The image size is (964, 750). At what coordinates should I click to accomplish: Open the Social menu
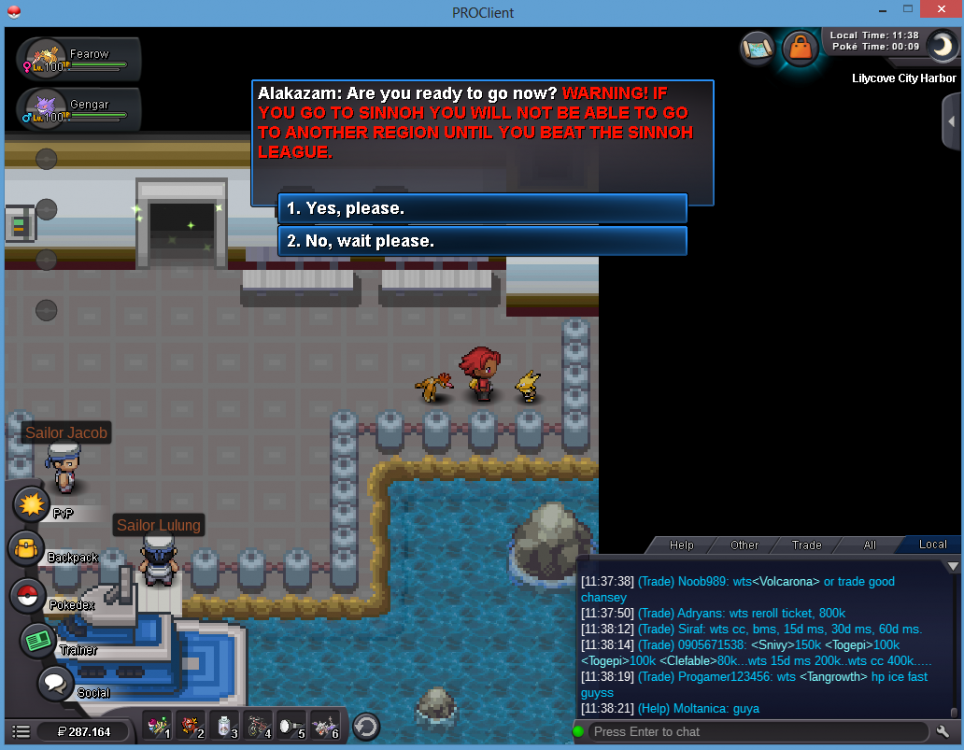55,685
